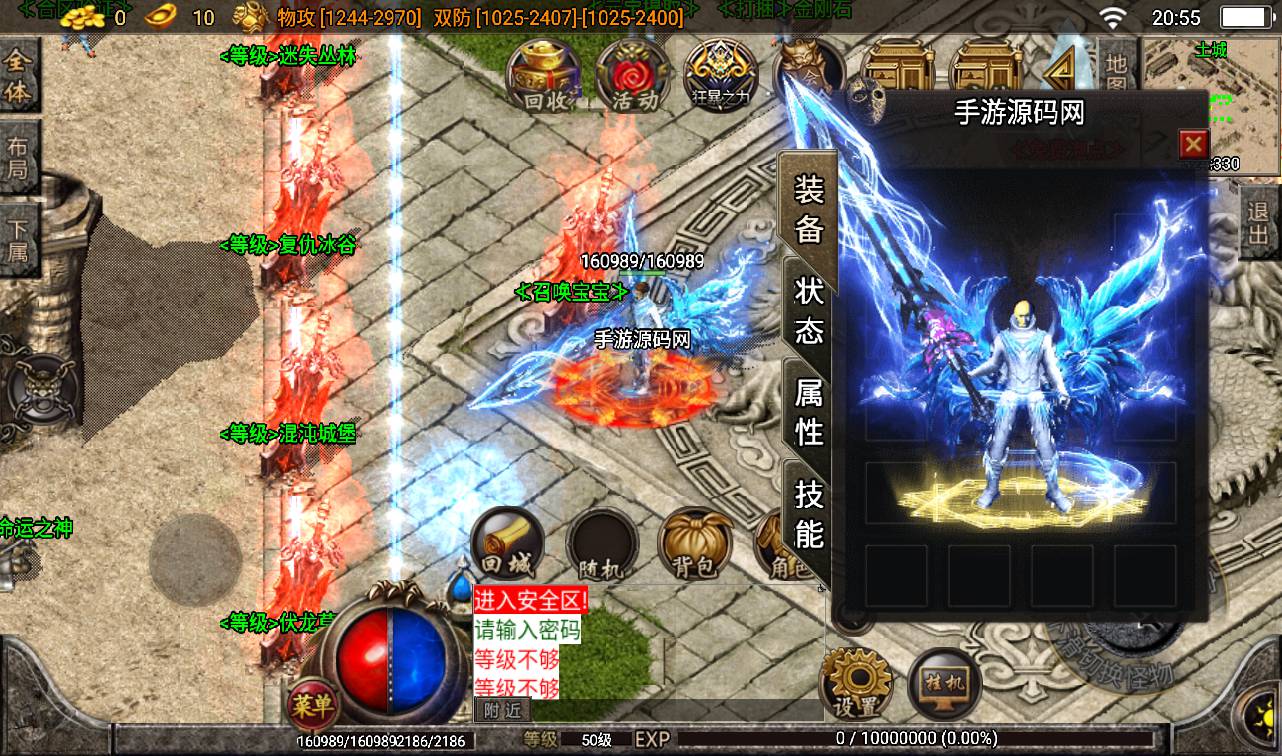Select the 技能 skills tab
The height and width of the screenshot is (756, 1282).
[x=808, y=512]
